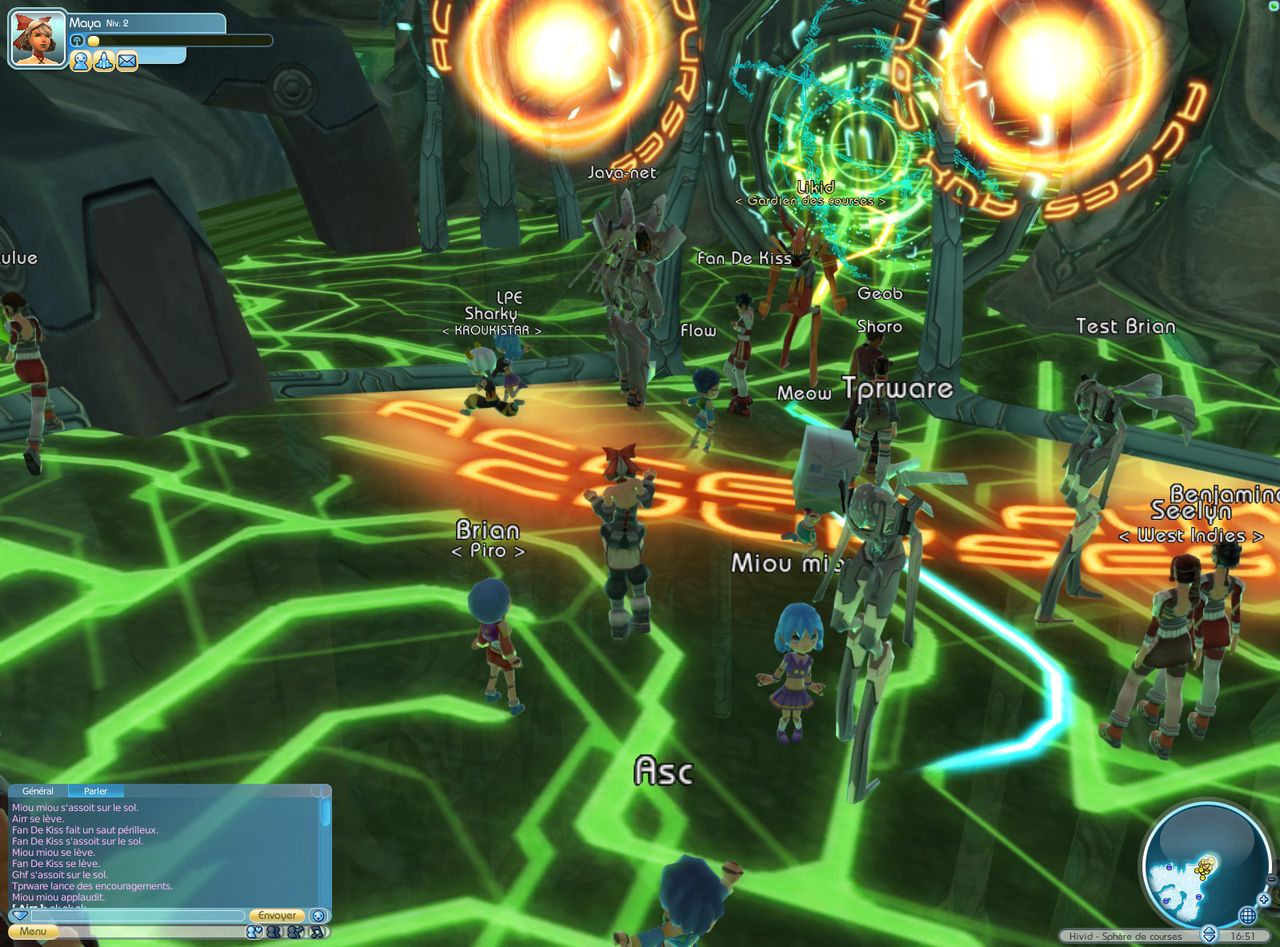Open the spaceship icon under Maya's name

click(103, 62)
